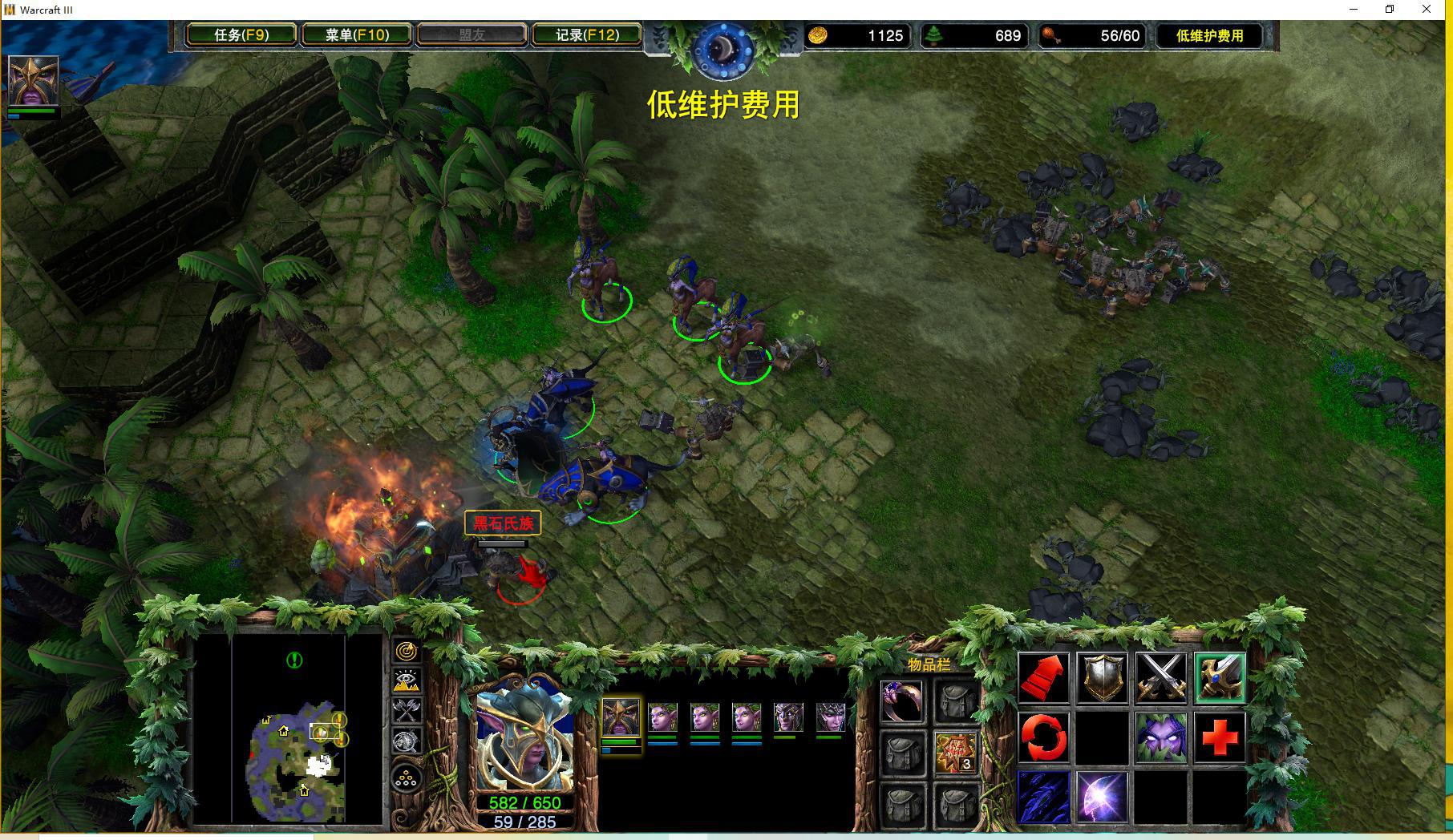Viewport: 1453px width, 840px height.
Task: Choose the Move command (red arrow)
Action: [x=1043, y=678]
